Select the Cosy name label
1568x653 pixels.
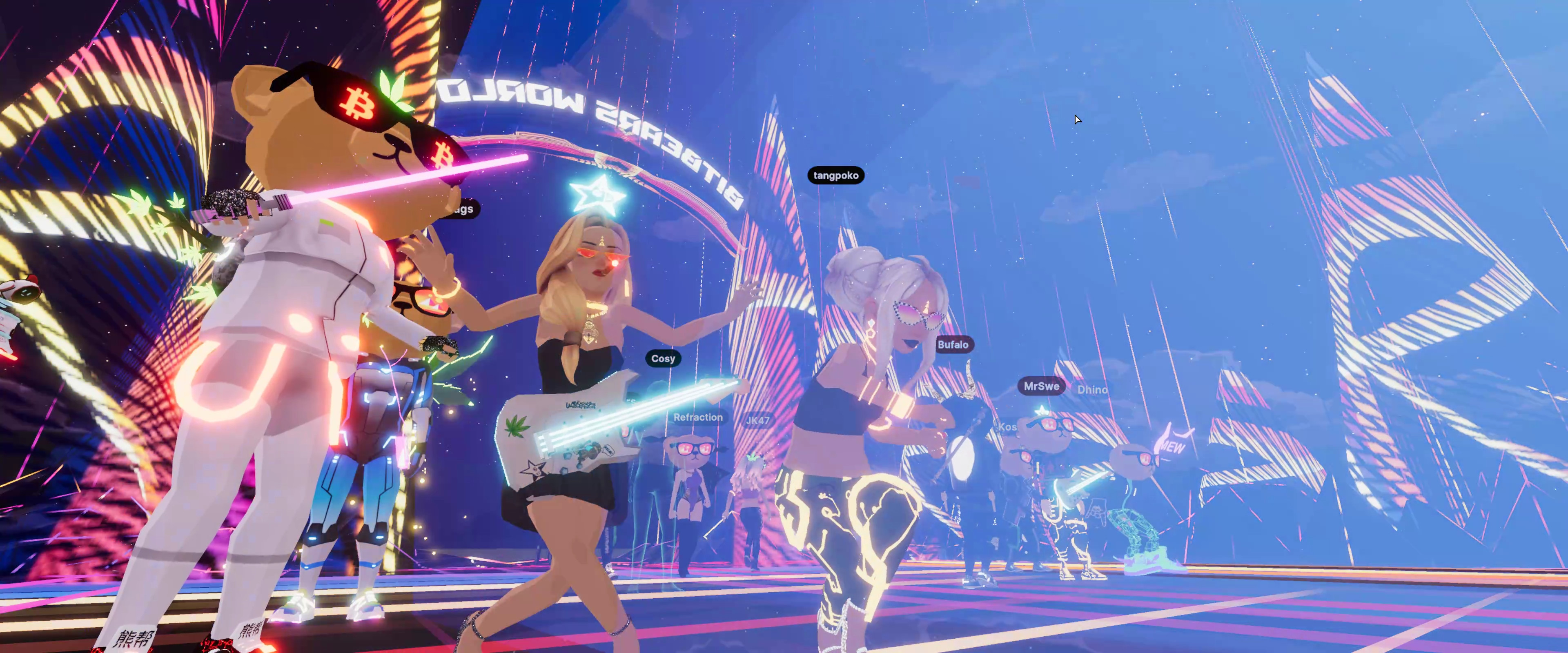pos(663,358)
